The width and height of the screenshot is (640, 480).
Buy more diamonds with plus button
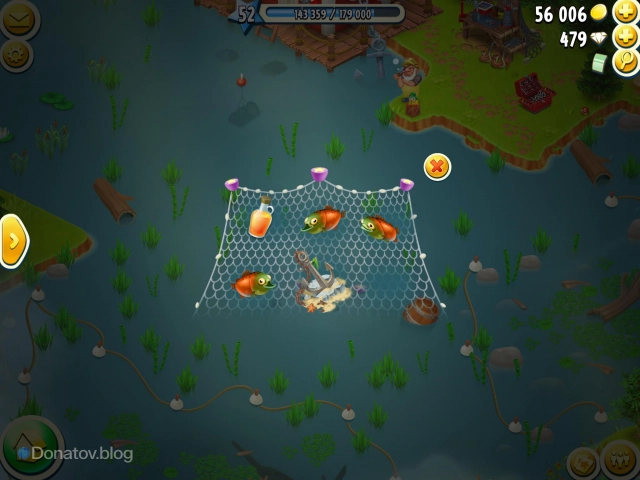(x=624, y=38)
